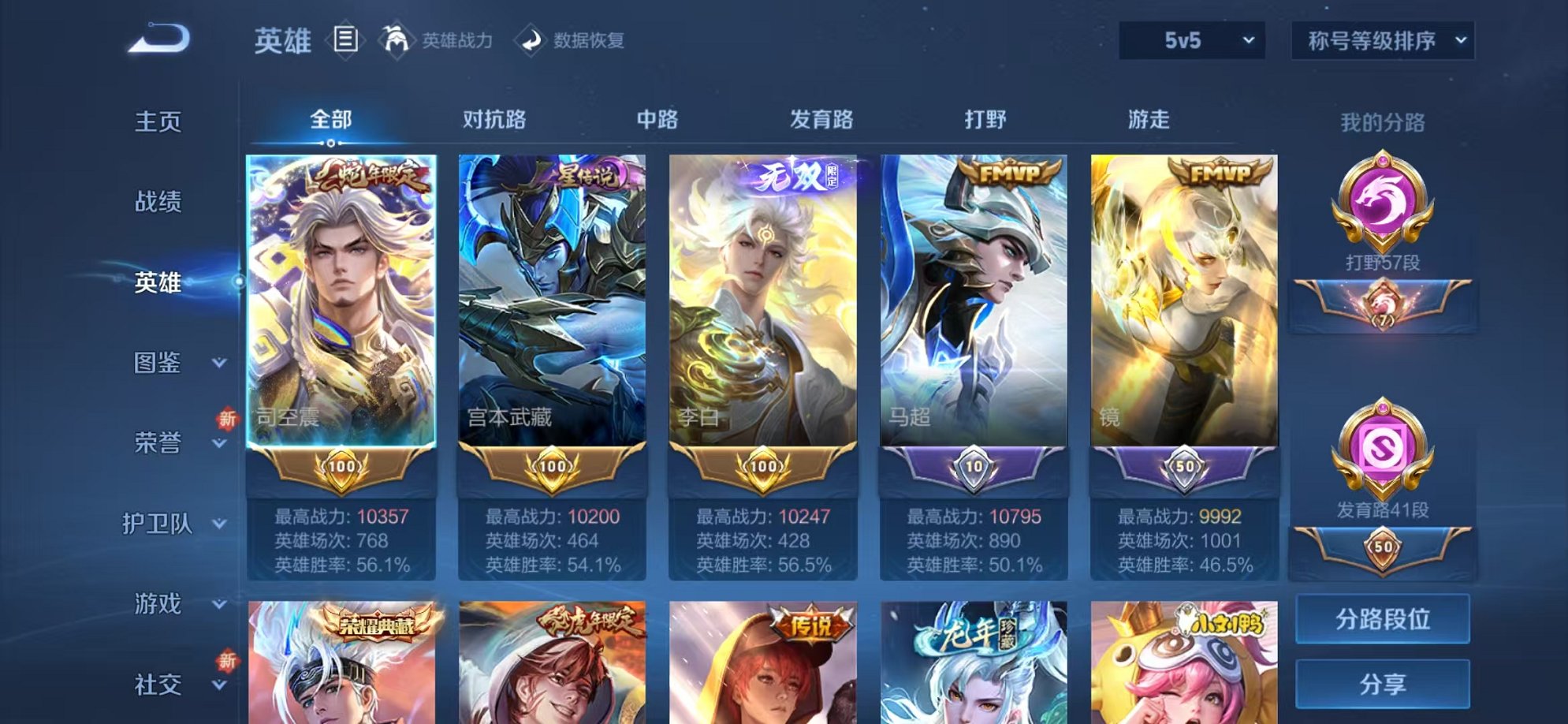Screen dimensions: 1568x724
Task: Switch to the 中路 lane tab
Action: pyautogui.click(x=659, y=118)
